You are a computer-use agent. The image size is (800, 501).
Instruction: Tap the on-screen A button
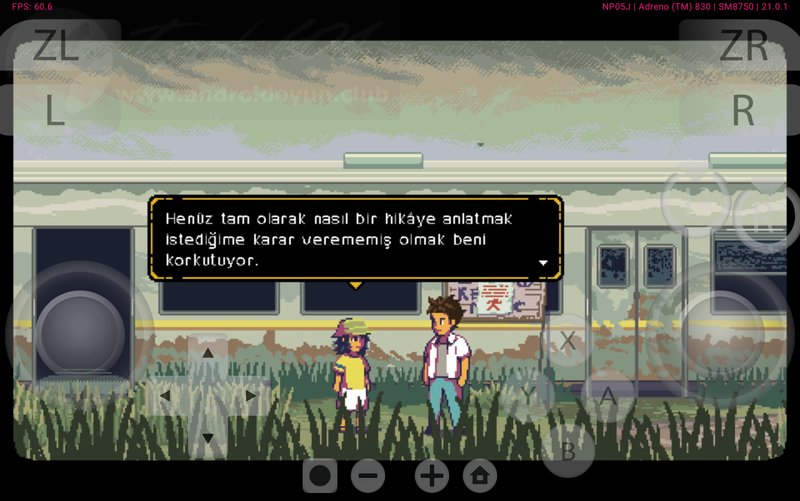(x=607, y=396)
